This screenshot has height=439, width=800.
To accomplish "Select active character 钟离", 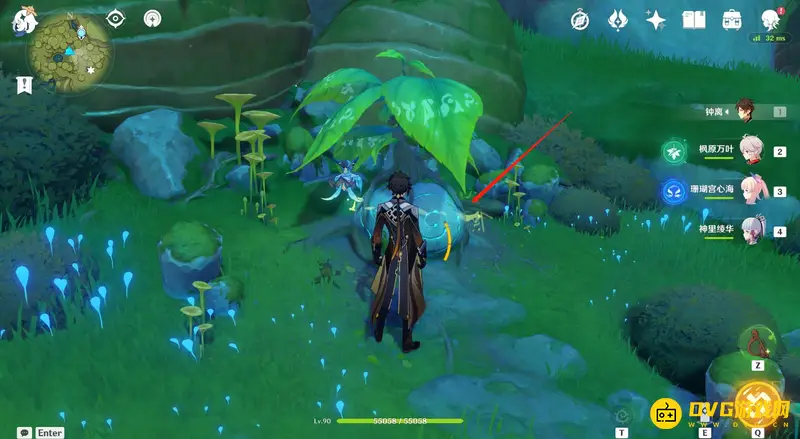I will [744, 110].
